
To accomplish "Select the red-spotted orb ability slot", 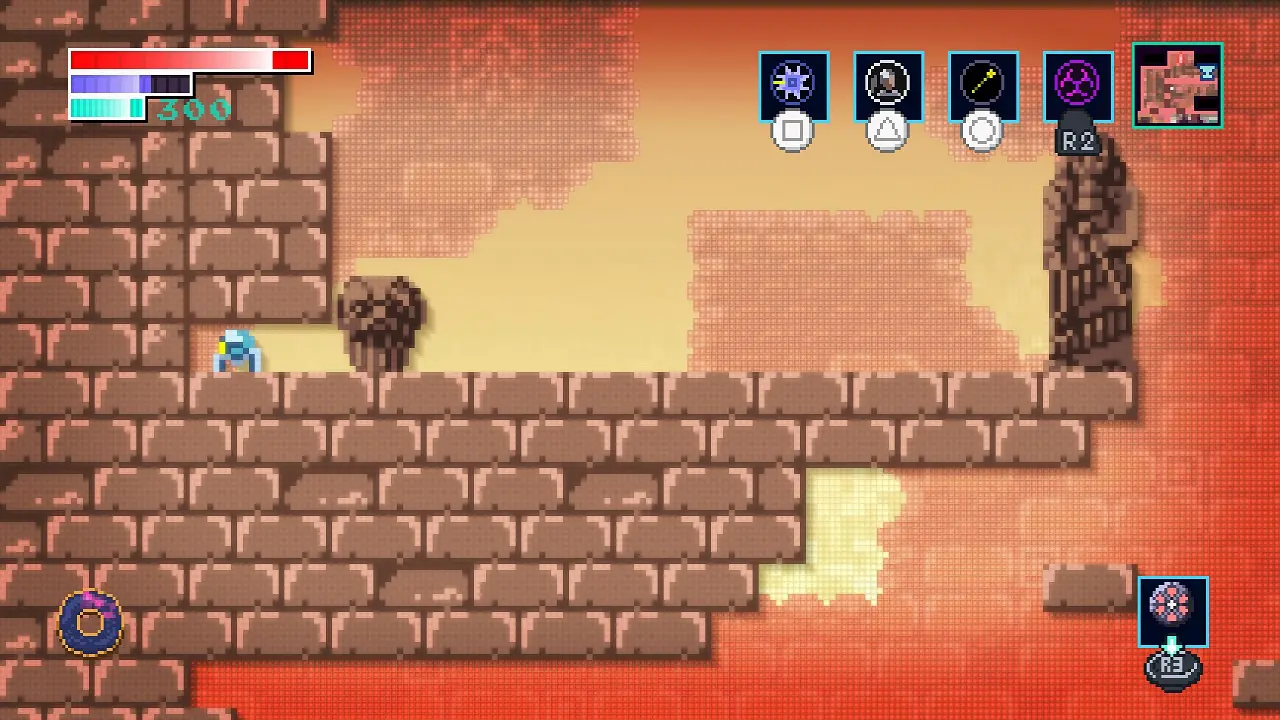I will tap(1172, 610).
